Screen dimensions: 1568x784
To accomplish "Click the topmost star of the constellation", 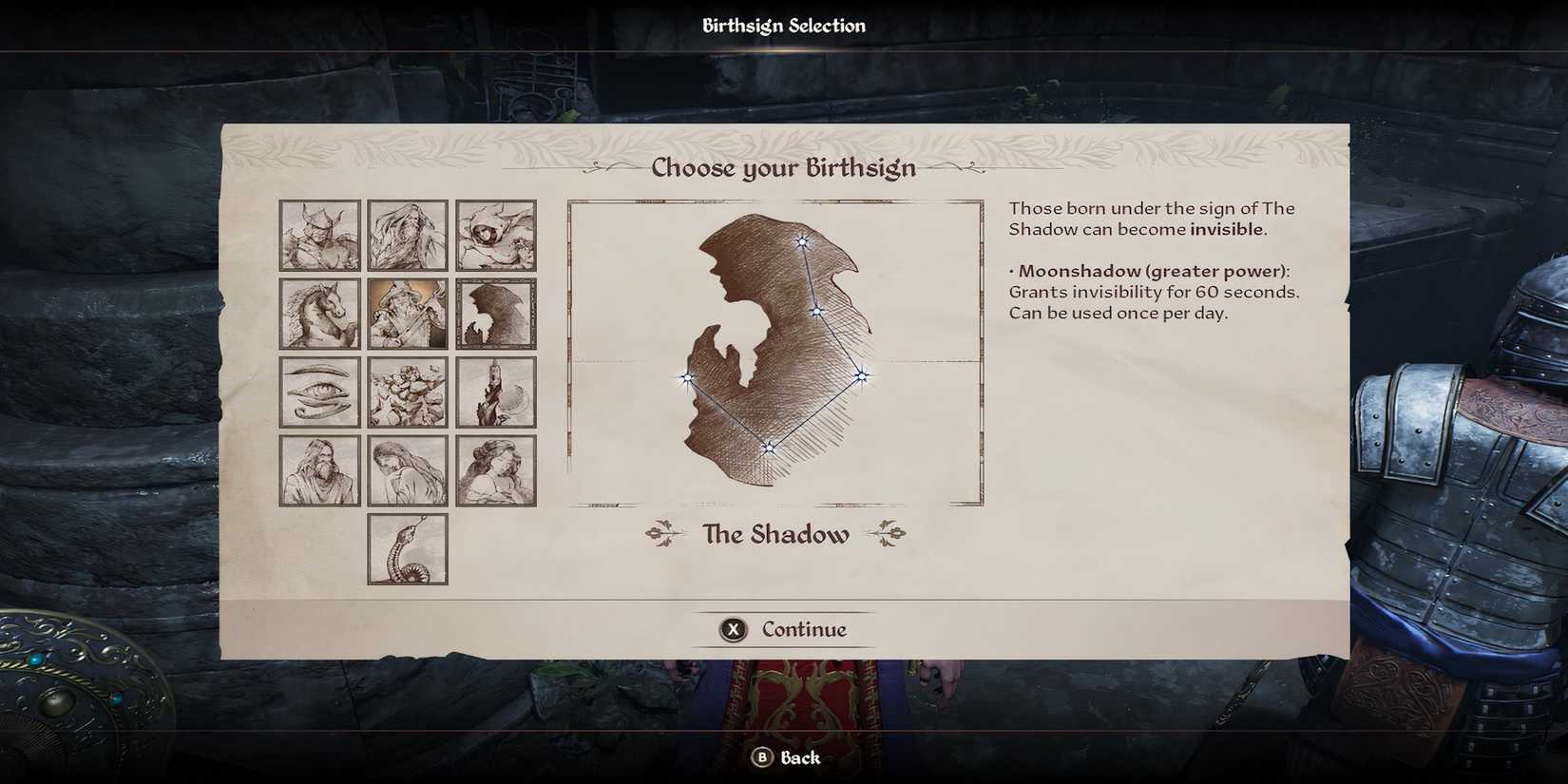I will point(803,242).
